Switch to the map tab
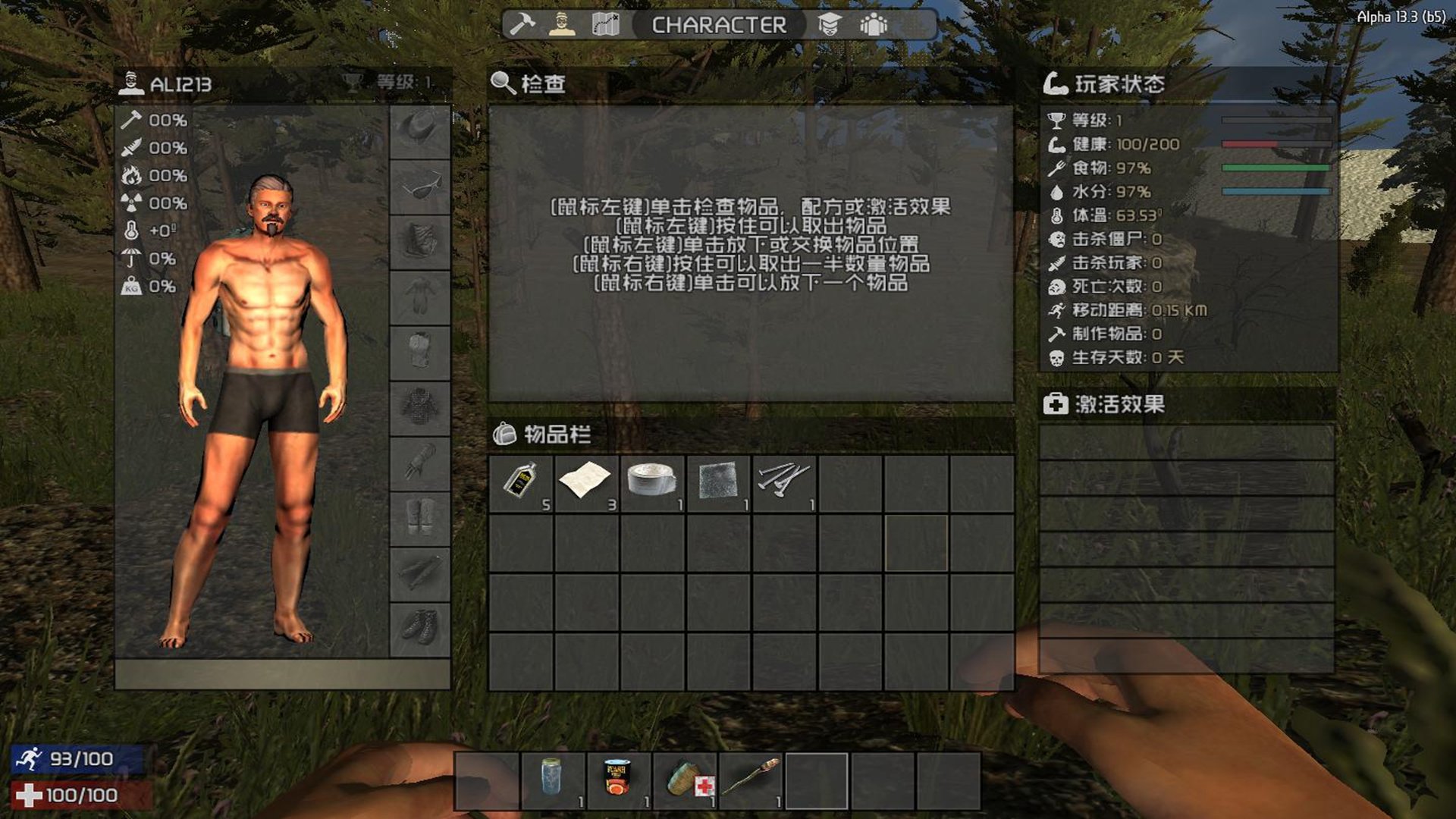Screen dimensions: 1456x819 point(605,25)
